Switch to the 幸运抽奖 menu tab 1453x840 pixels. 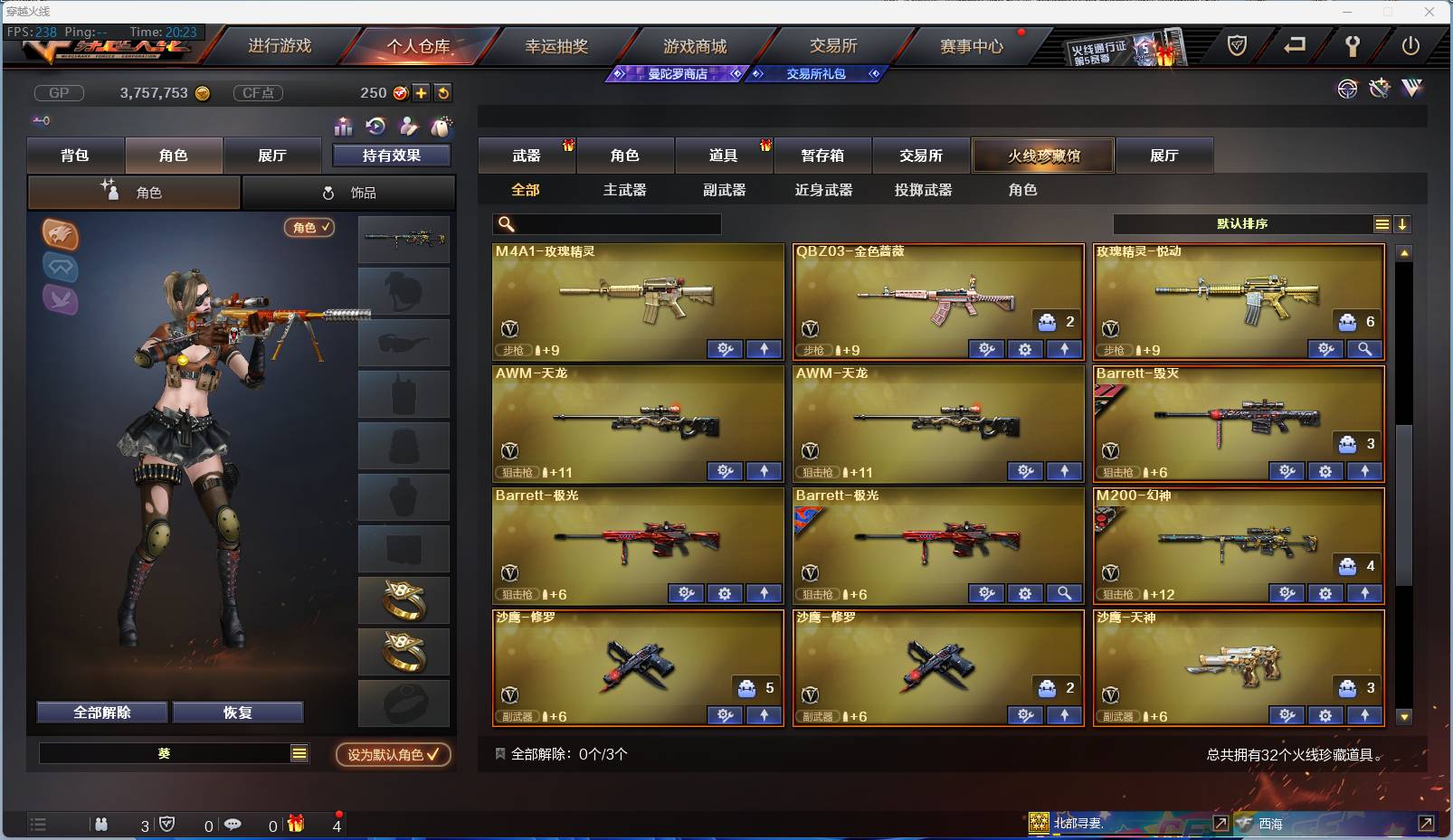click(x=555, y=44)
